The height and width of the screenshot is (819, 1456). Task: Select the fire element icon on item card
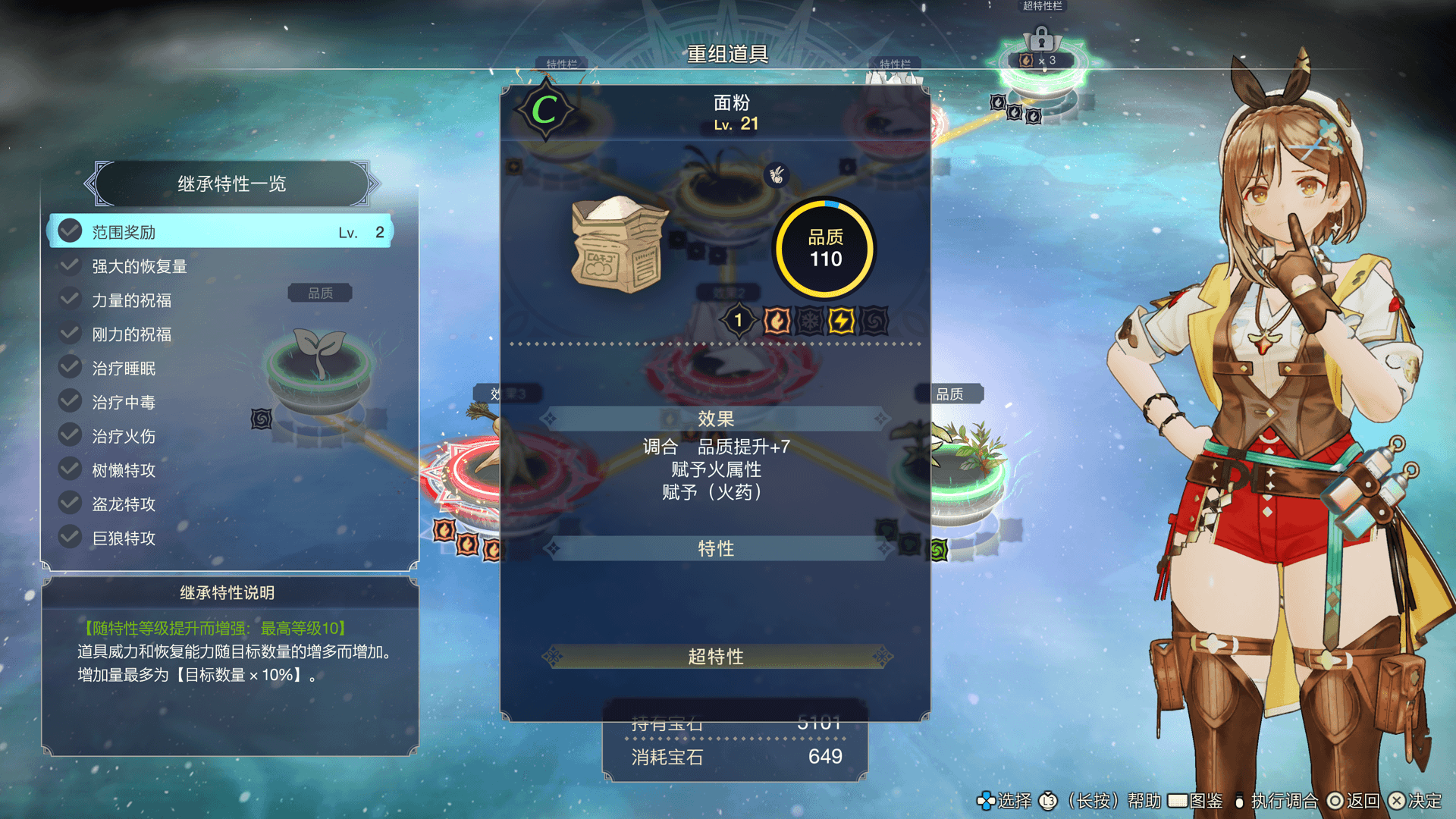click(777, 321)
